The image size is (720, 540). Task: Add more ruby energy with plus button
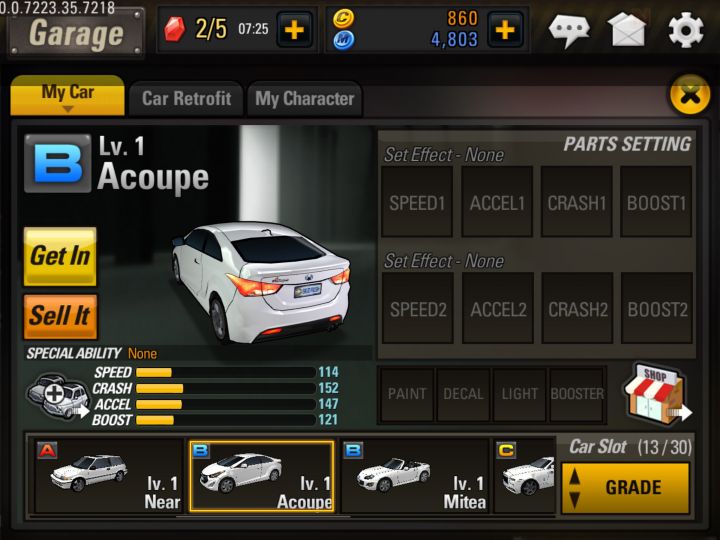click(x=293, y=30)
